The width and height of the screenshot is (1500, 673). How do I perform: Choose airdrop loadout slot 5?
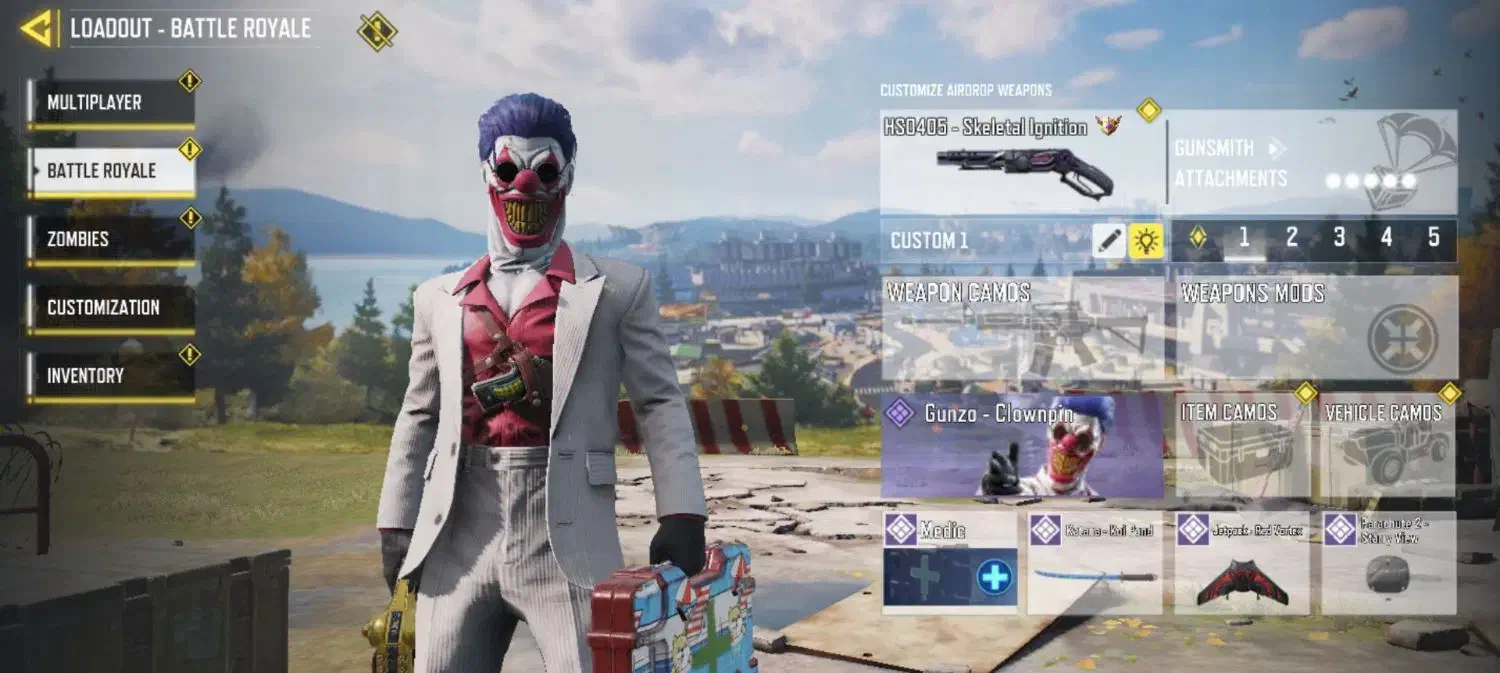click(1433, 238)
